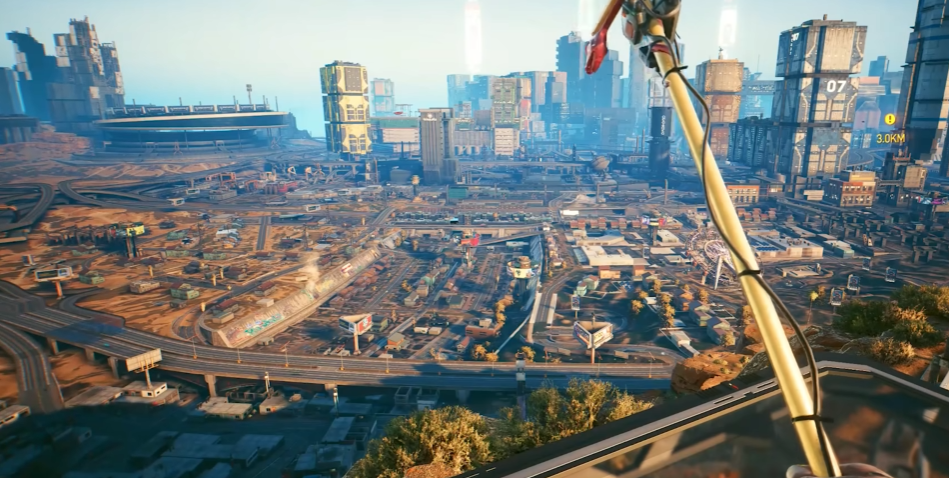Viewport: 949px width, 478px height.
Task: Click the yellow exclamation quest marker
Action: 889,119
